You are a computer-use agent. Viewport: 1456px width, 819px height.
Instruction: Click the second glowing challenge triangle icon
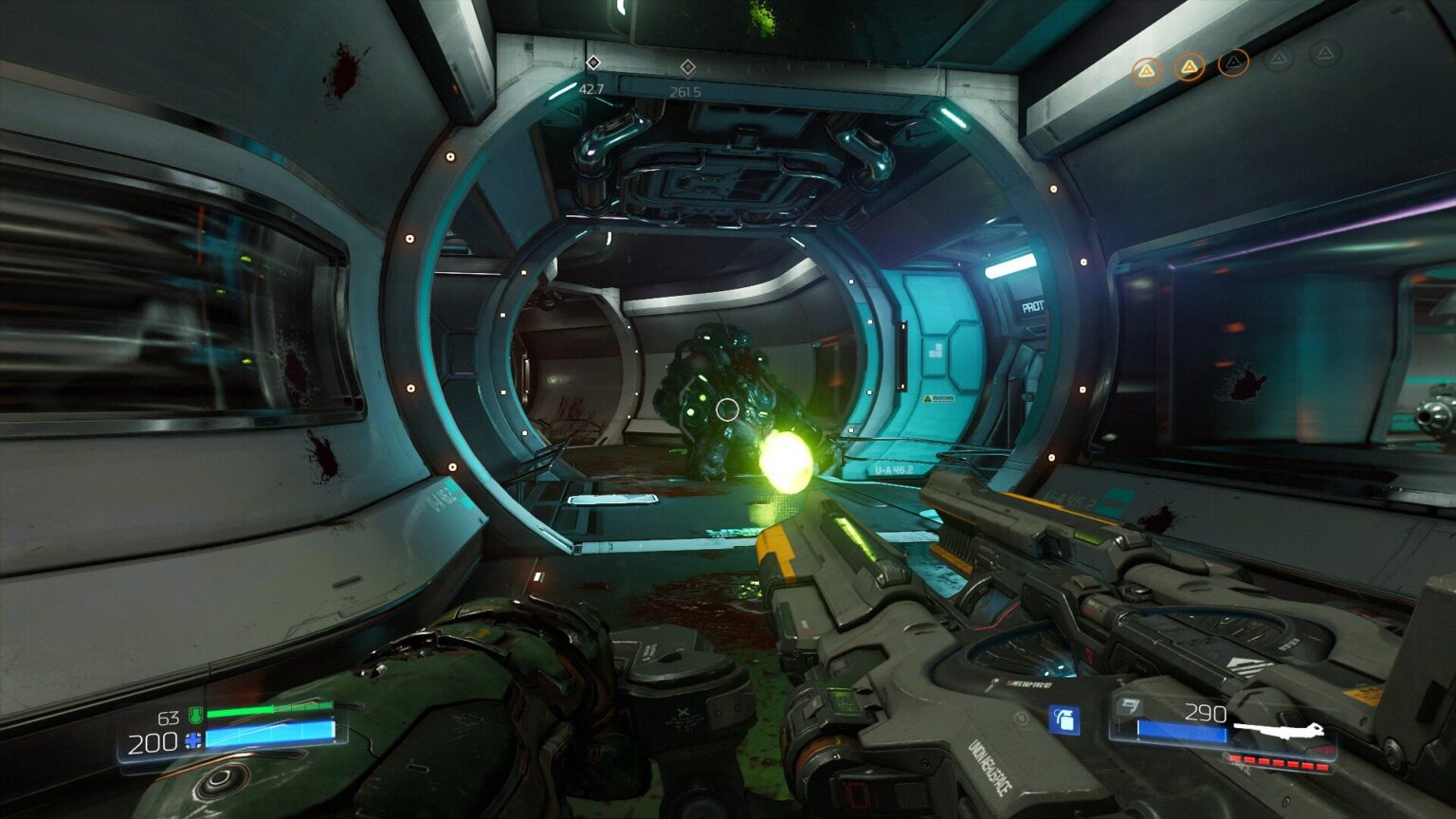pyautogui.click(x=1191, y=66)
